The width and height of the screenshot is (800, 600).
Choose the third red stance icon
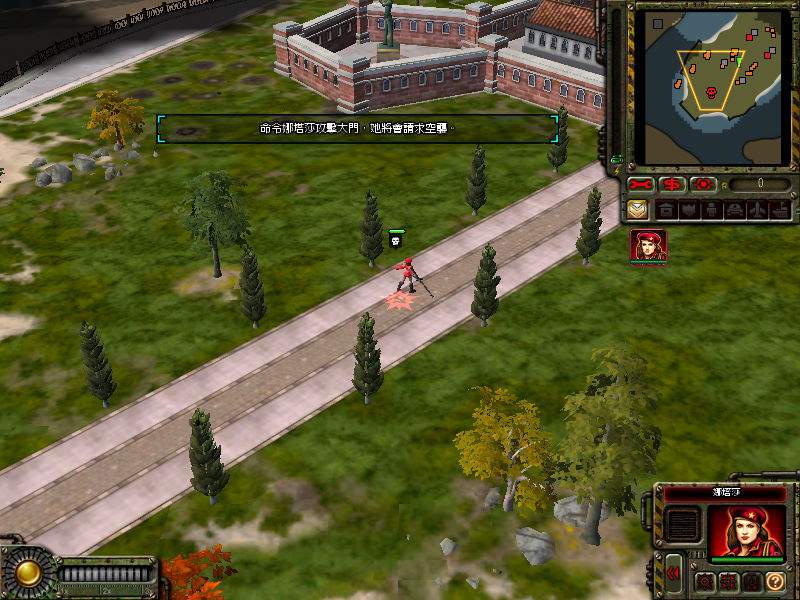coord(751,581)
